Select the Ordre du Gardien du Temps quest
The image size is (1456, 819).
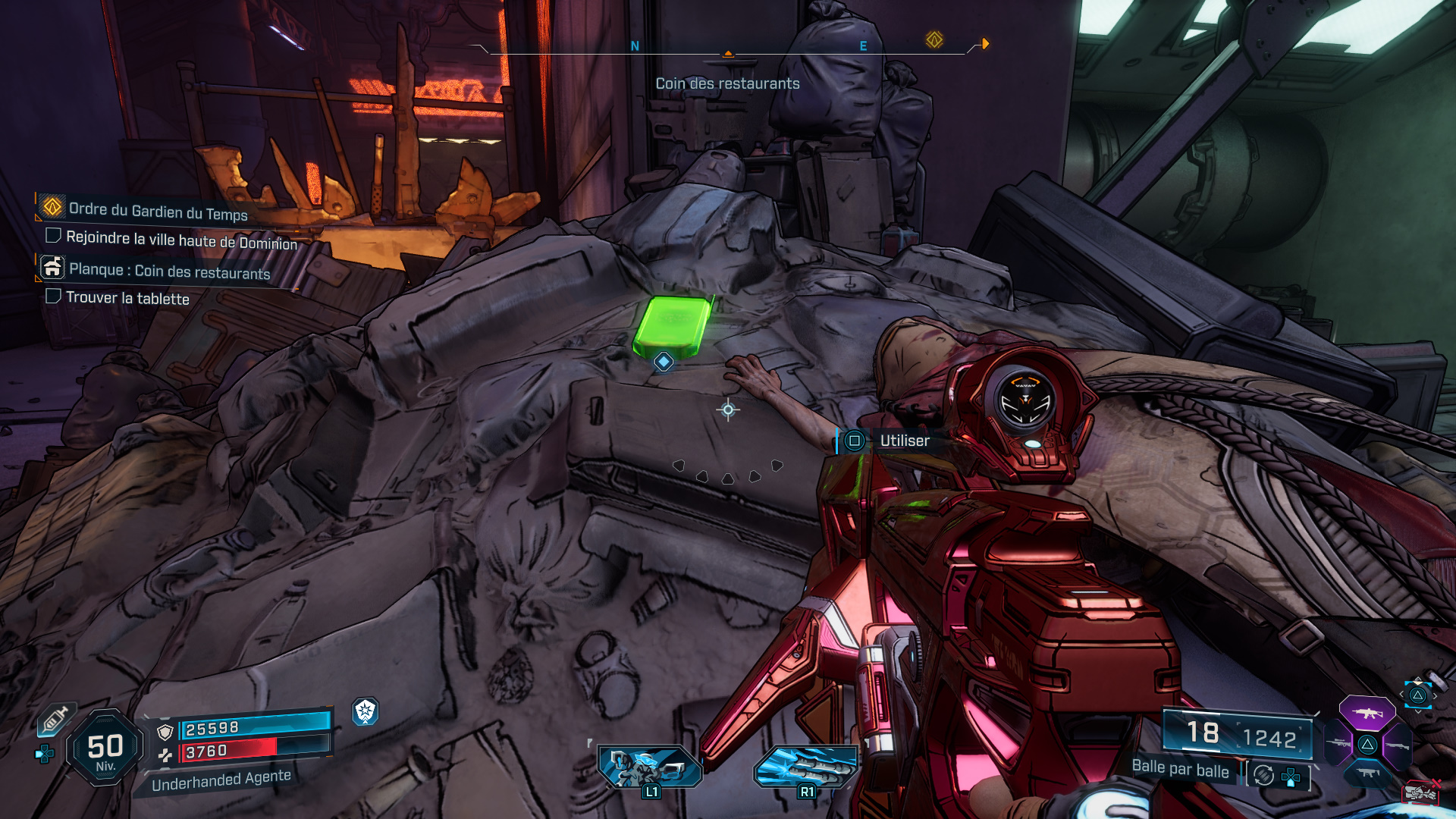pyautogui.click(x=158, y=210)
